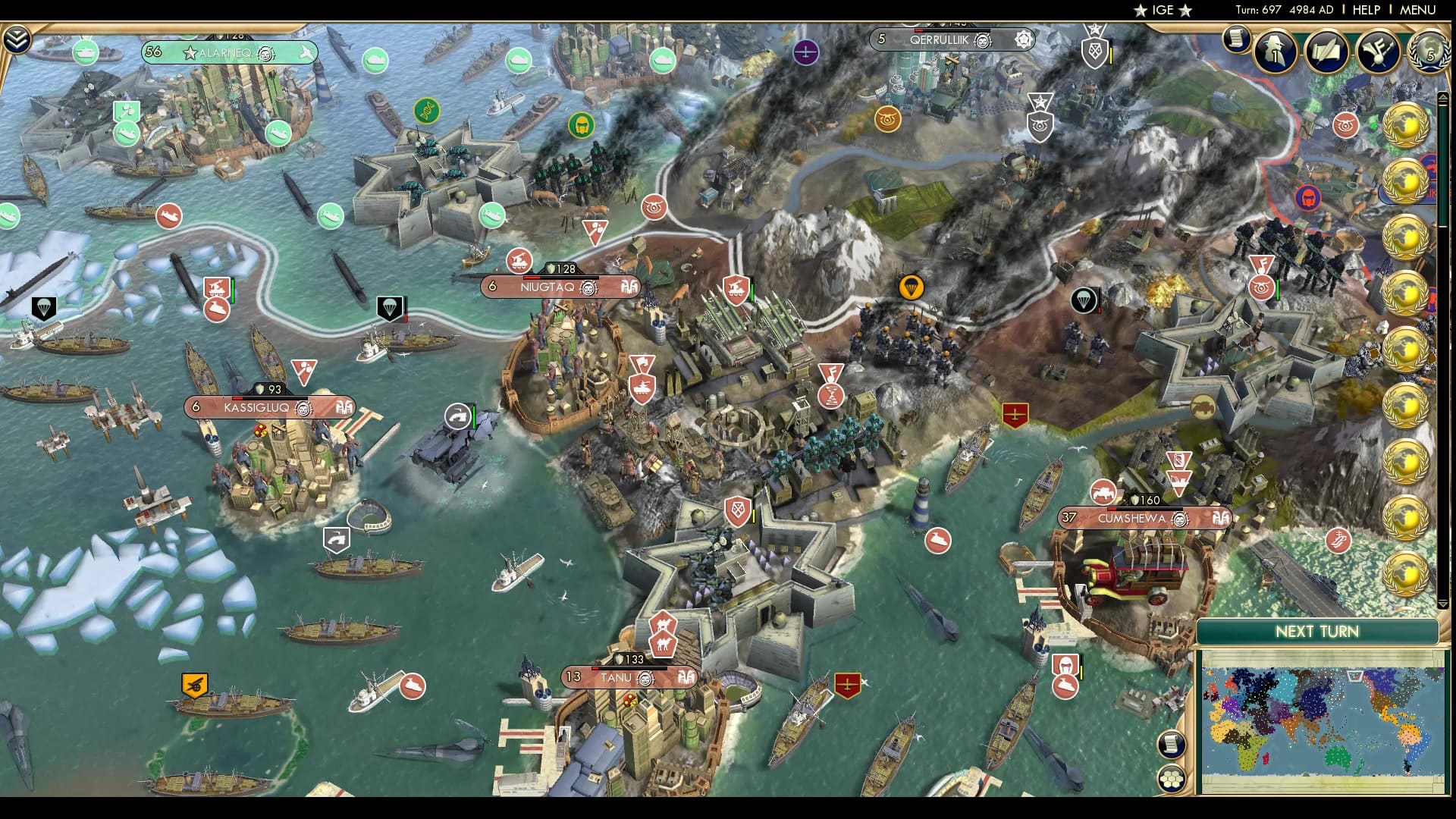Open HELP from the top bar
Viewport: 1456px width, 819px height.
1368,10
